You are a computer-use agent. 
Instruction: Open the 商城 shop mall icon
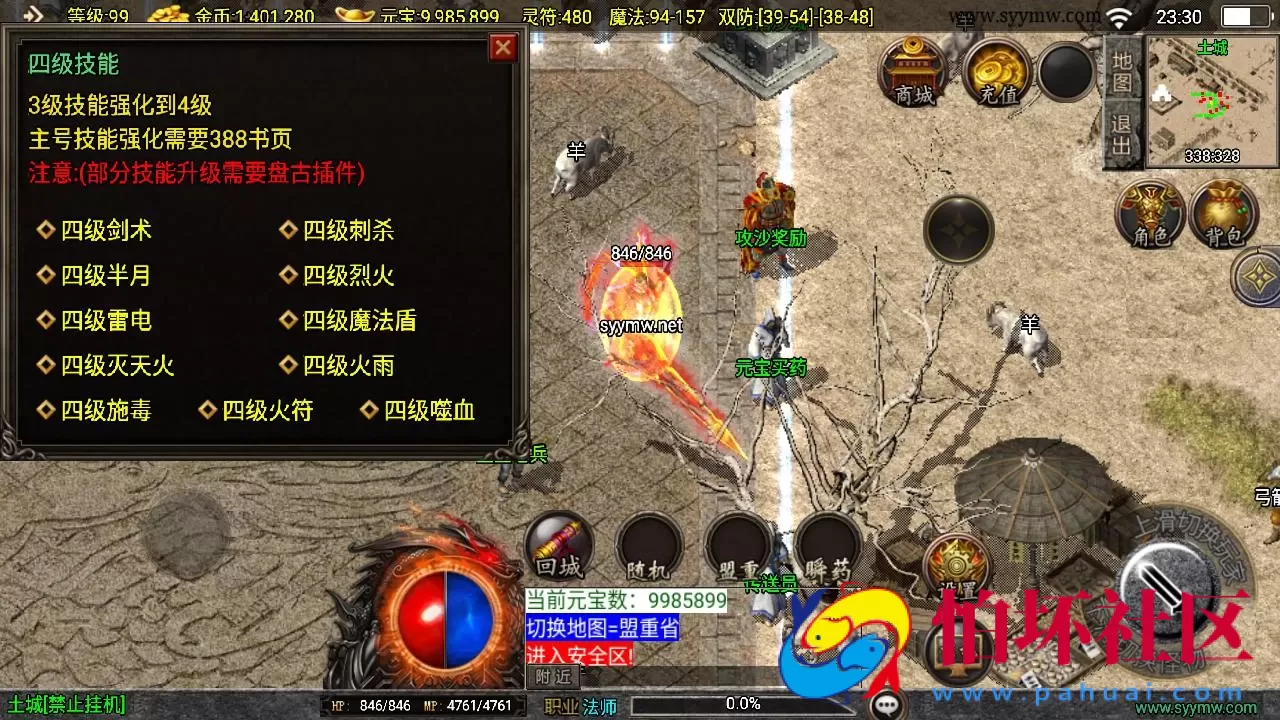pyautogui.click(x=912, y=70)
